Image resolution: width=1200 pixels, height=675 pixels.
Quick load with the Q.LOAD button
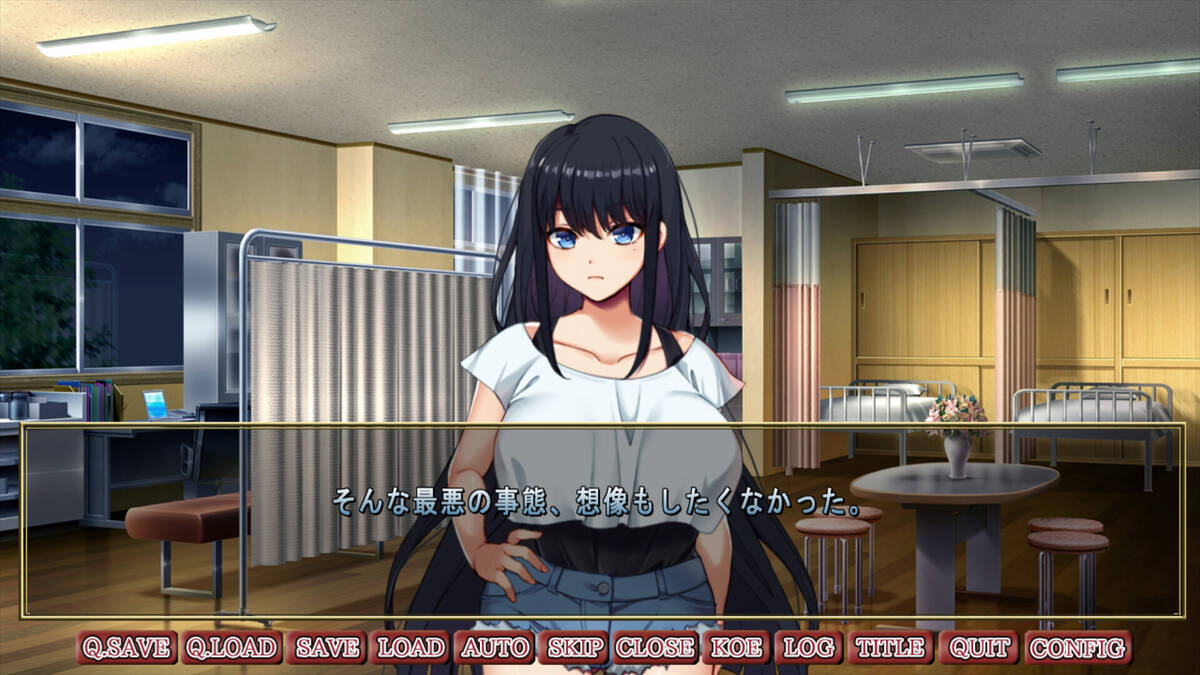pos(231,647)
